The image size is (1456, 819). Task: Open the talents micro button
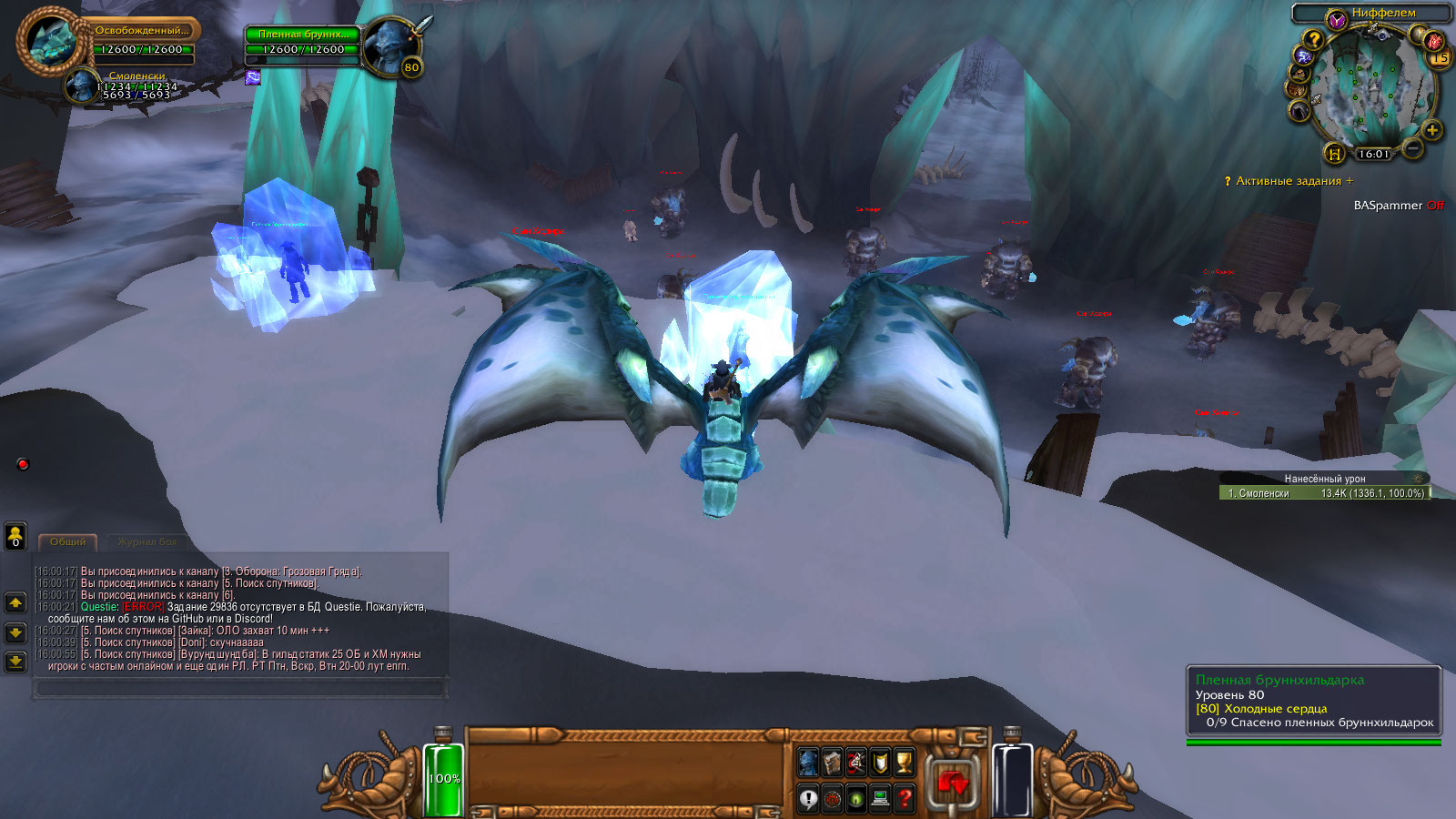coord(856,763)
